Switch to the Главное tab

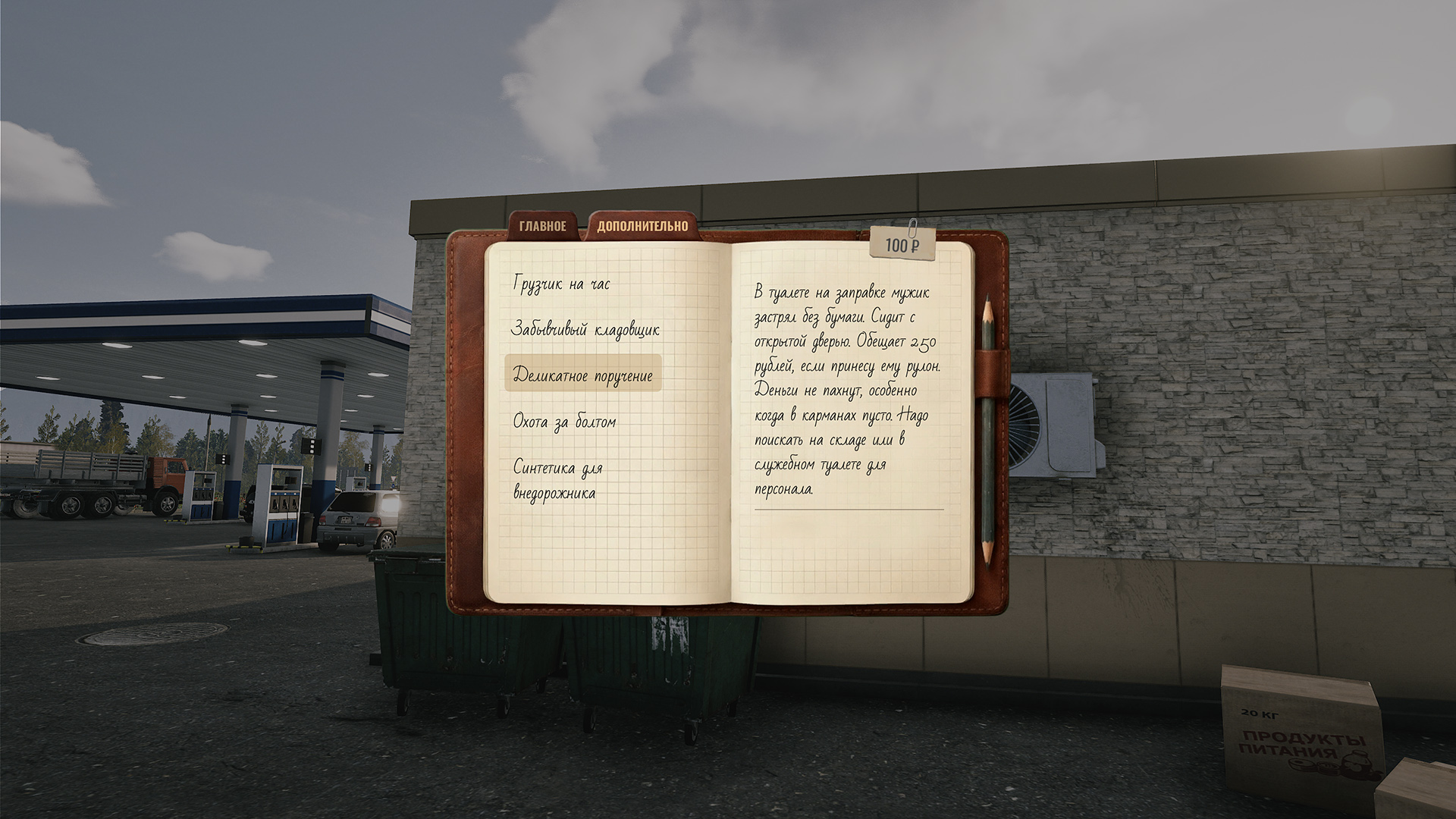(543, 226)
